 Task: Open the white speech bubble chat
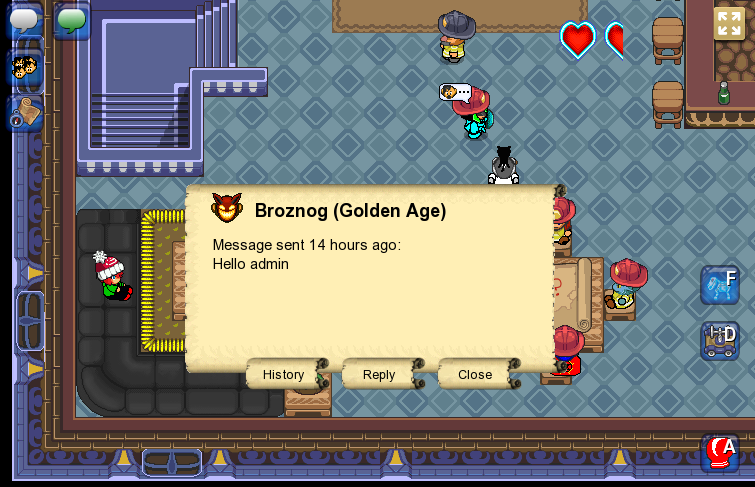tap(24, 20)
